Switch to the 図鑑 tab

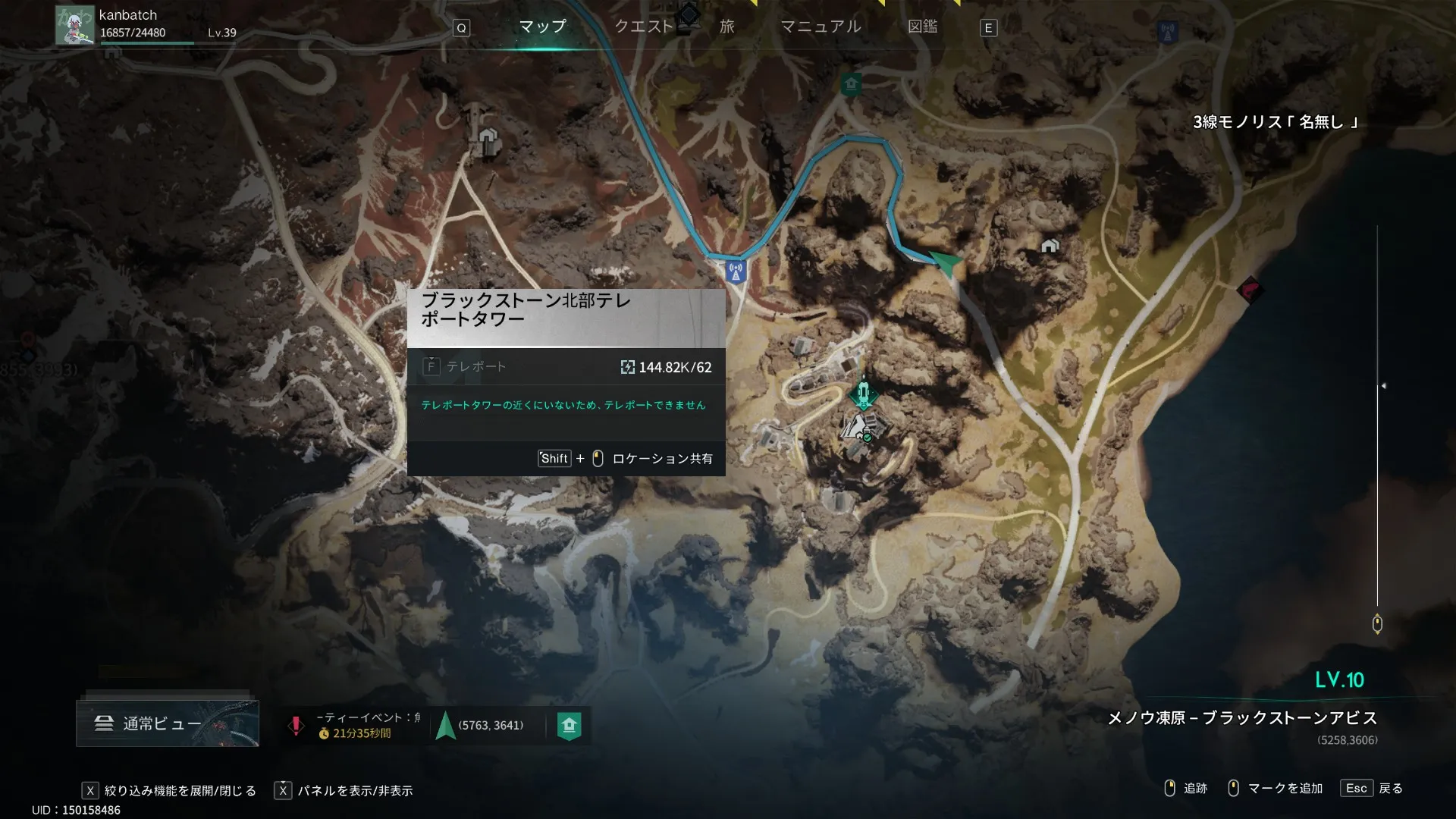click(x=922, y=27)
